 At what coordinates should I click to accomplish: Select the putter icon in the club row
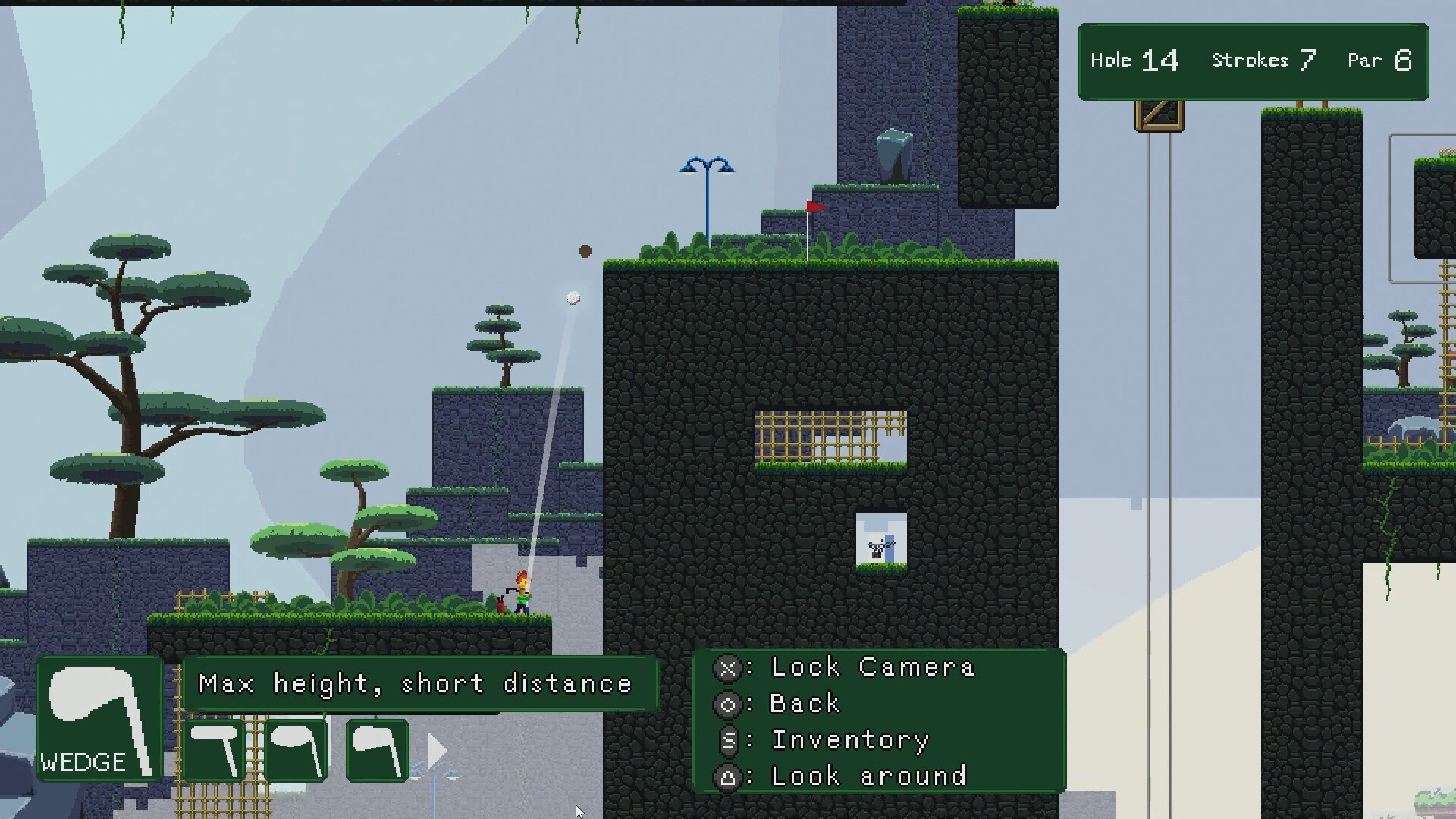pyautogui.click(x=215, y=751)
